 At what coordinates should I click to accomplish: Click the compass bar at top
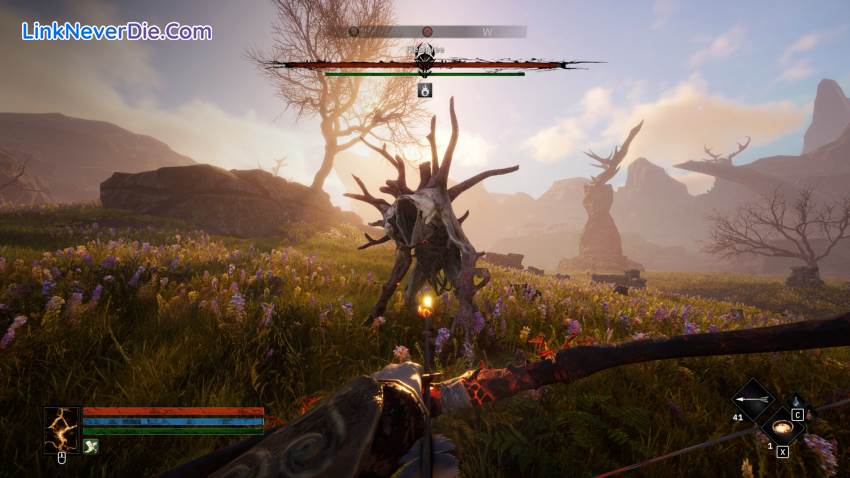(x=437, y=32)
